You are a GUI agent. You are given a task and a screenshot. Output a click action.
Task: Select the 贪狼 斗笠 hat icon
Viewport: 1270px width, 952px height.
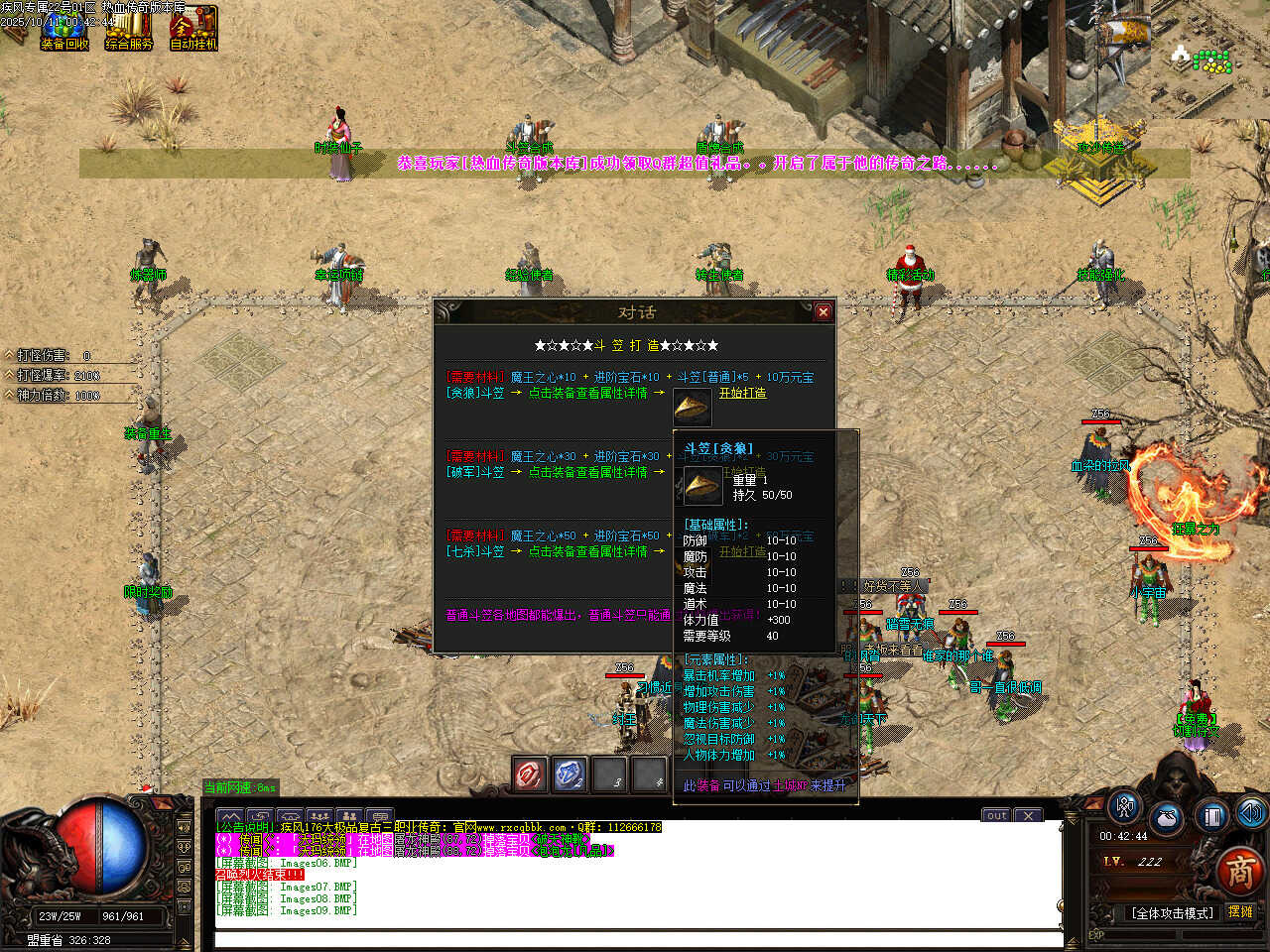pos(692,407)
